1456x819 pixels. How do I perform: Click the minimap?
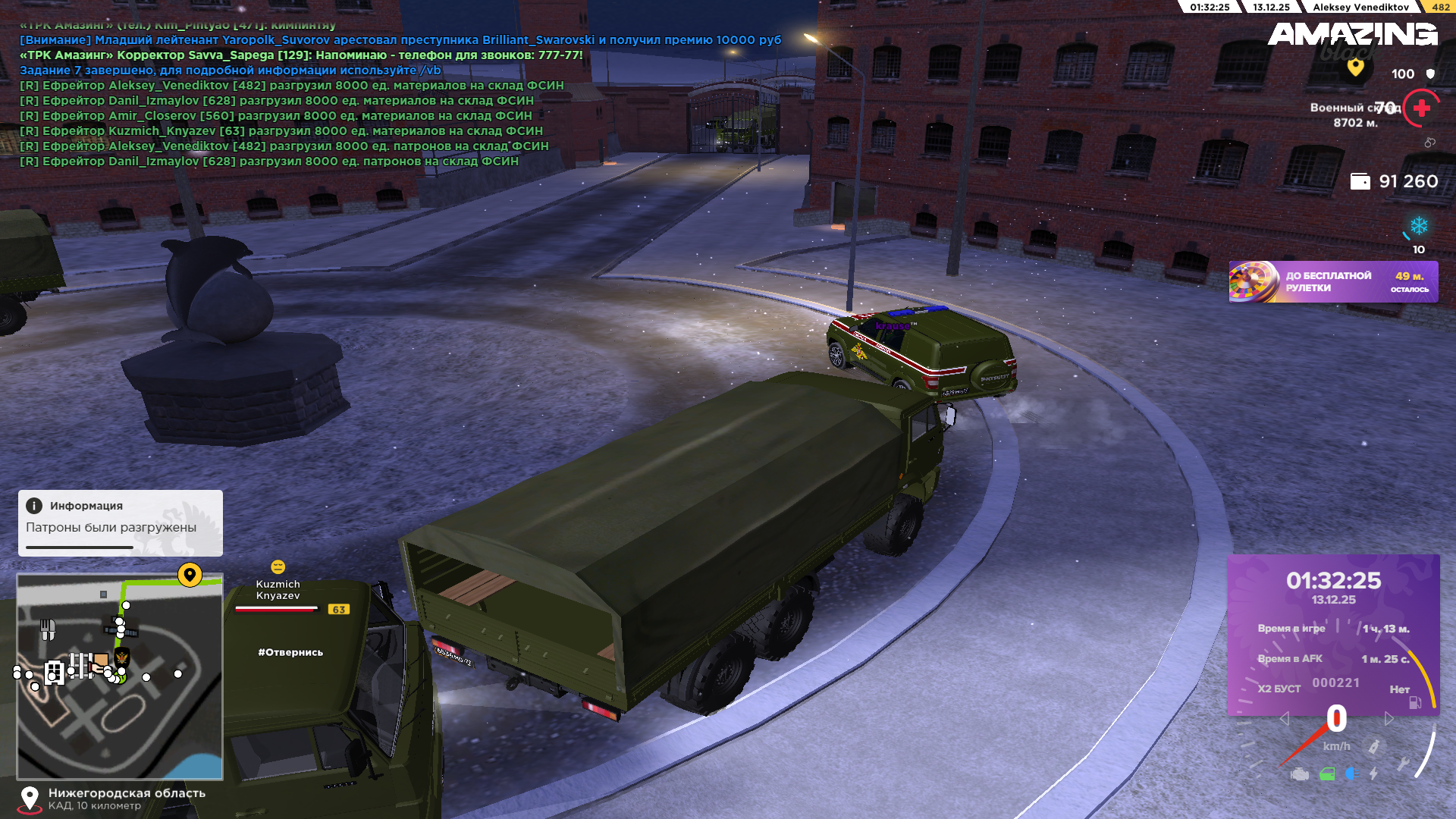(x=120, y=719)
